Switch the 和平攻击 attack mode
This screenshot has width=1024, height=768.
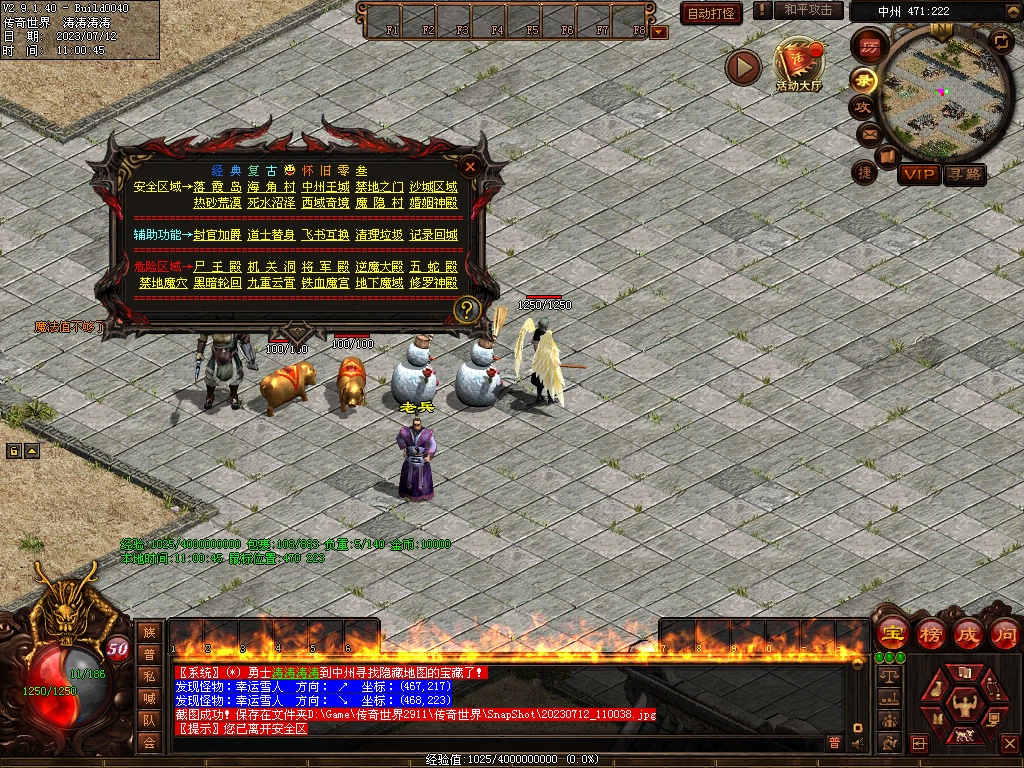(x=807, y=10)
